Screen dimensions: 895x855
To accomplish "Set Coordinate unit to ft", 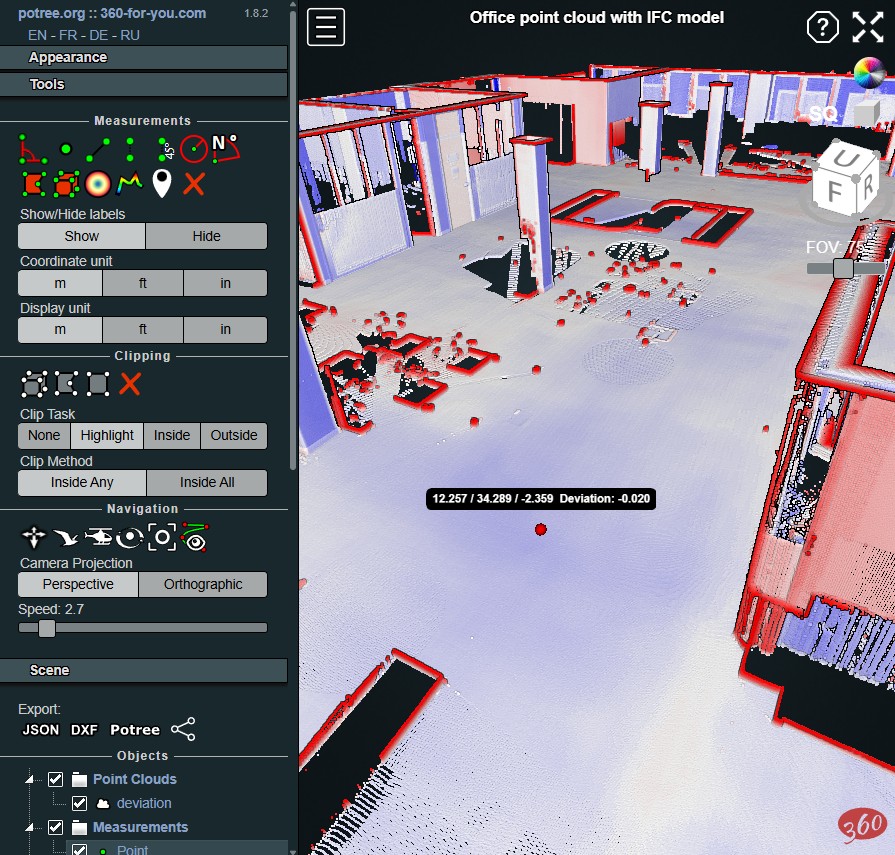I will click(x=143, y=283).
